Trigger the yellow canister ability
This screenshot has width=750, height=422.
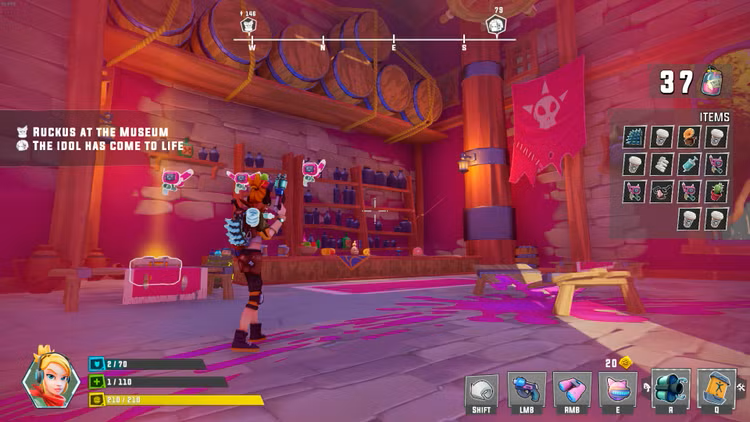point(716,389)
